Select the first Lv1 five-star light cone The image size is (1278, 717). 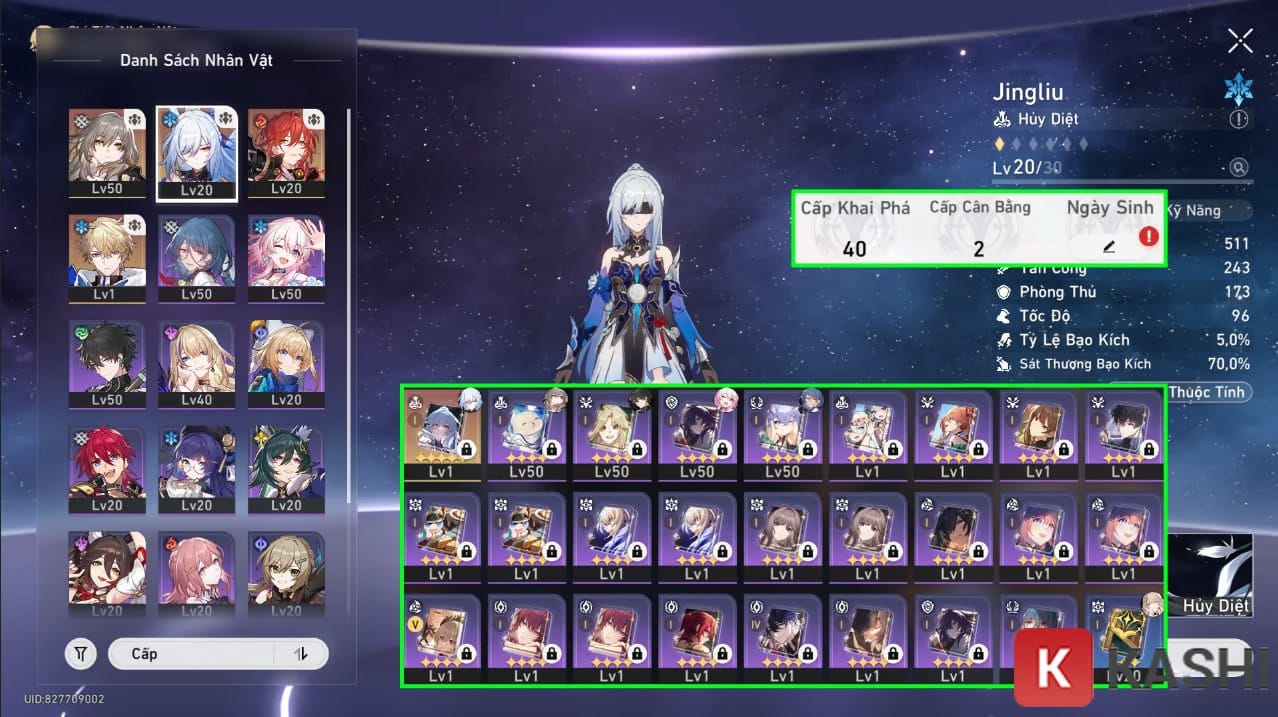click(441, 432)
